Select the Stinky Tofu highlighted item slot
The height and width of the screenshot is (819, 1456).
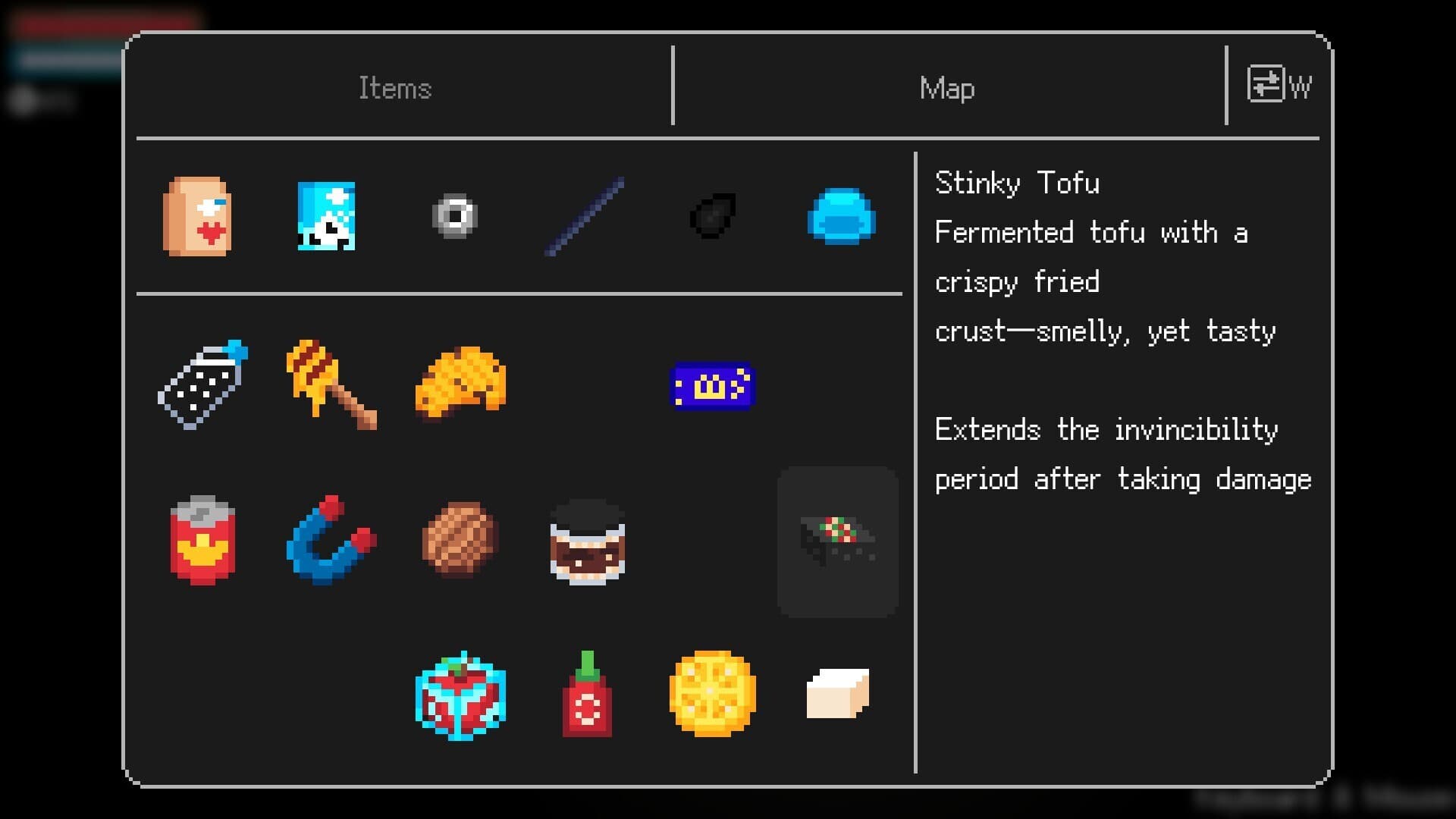pyautogui.click(x=838, y=540)
